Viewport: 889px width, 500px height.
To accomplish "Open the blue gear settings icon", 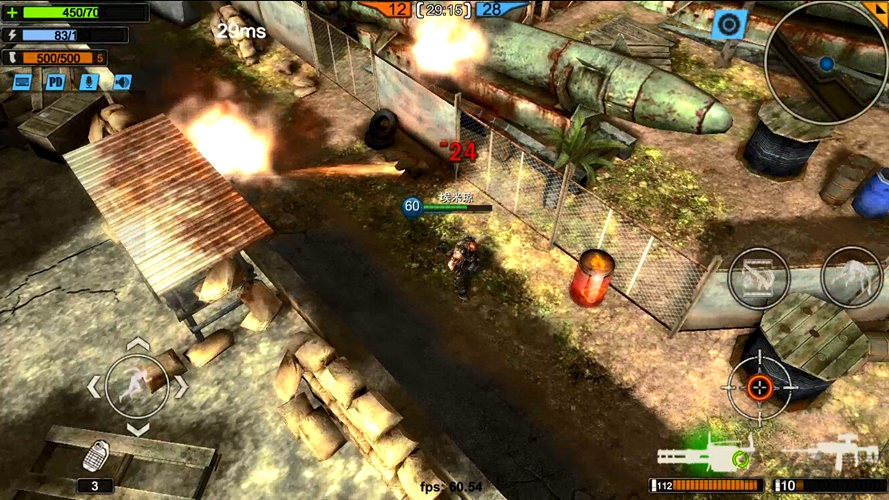I will (729, 24).
